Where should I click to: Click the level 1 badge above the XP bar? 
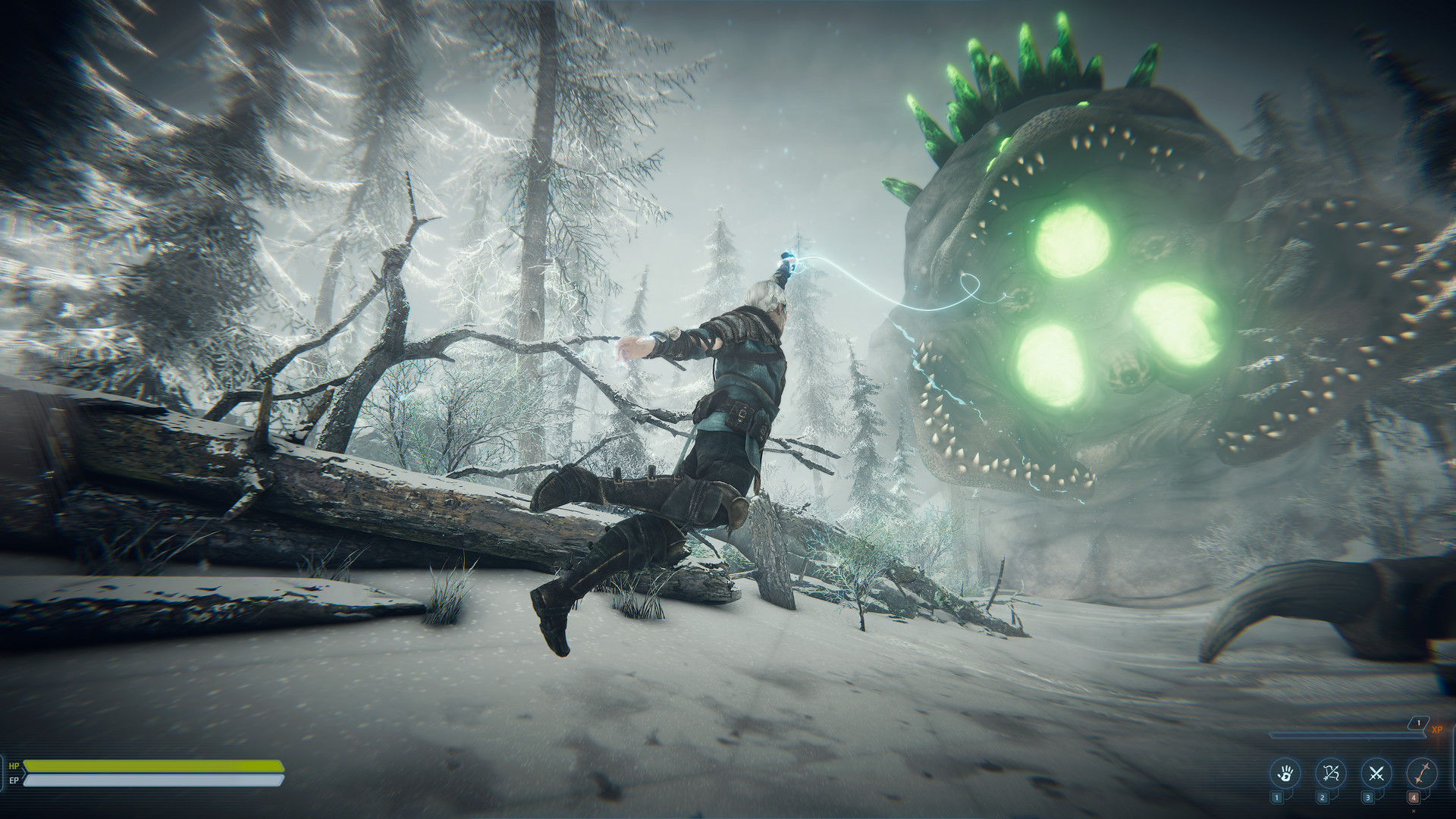tap(1418, 722)
